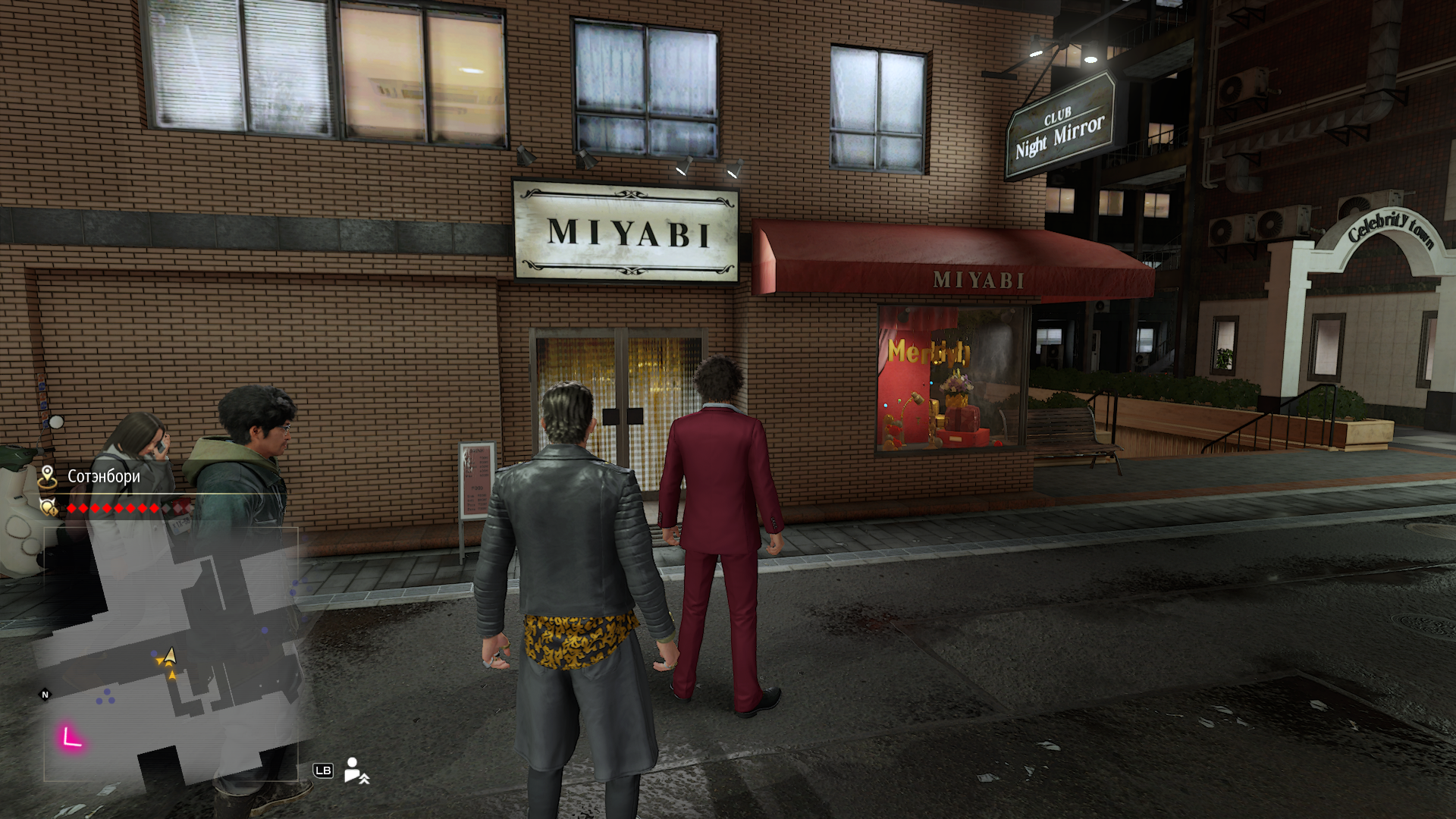The height and width of the screenshot is (819, 1456).
Task: Select the pink marker on the minimap
Action: 71,737
